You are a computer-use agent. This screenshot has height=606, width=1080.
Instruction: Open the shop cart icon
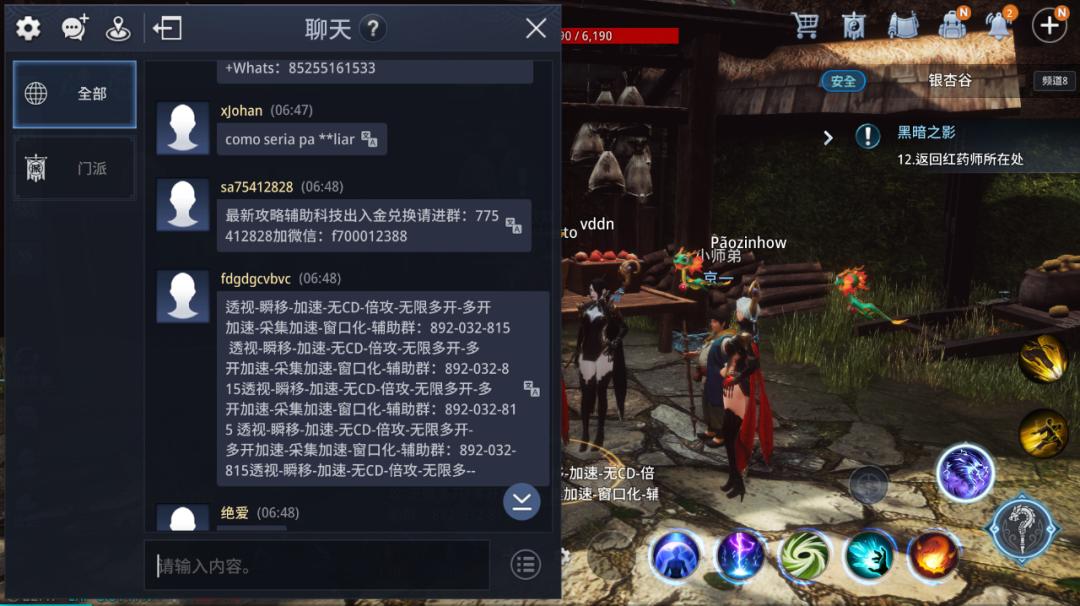click(805, 26)
